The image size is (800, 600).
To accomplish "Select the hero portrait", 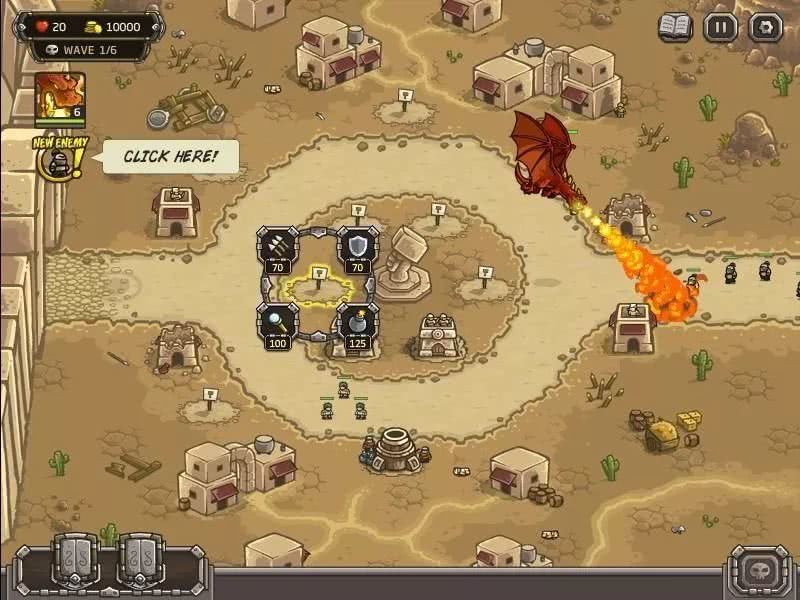I will (60, 97).
